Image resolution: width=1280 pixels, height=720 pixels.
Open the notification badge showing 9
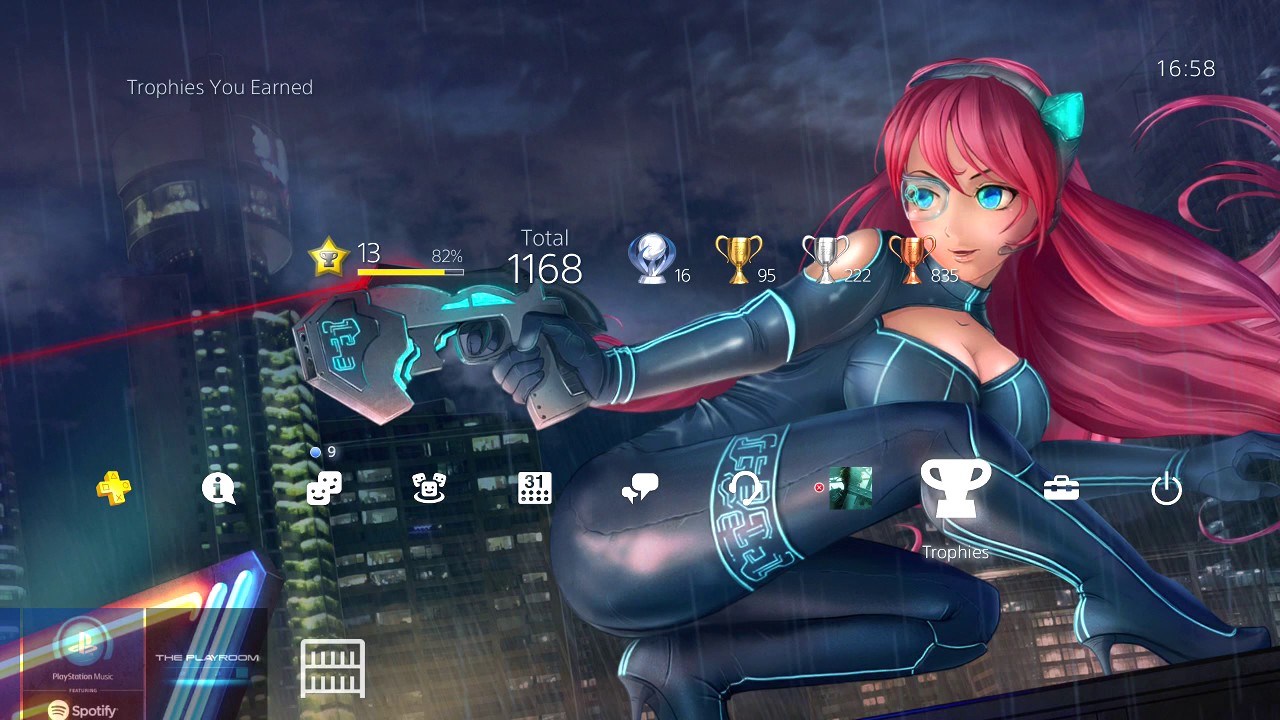tap(322, 452)
